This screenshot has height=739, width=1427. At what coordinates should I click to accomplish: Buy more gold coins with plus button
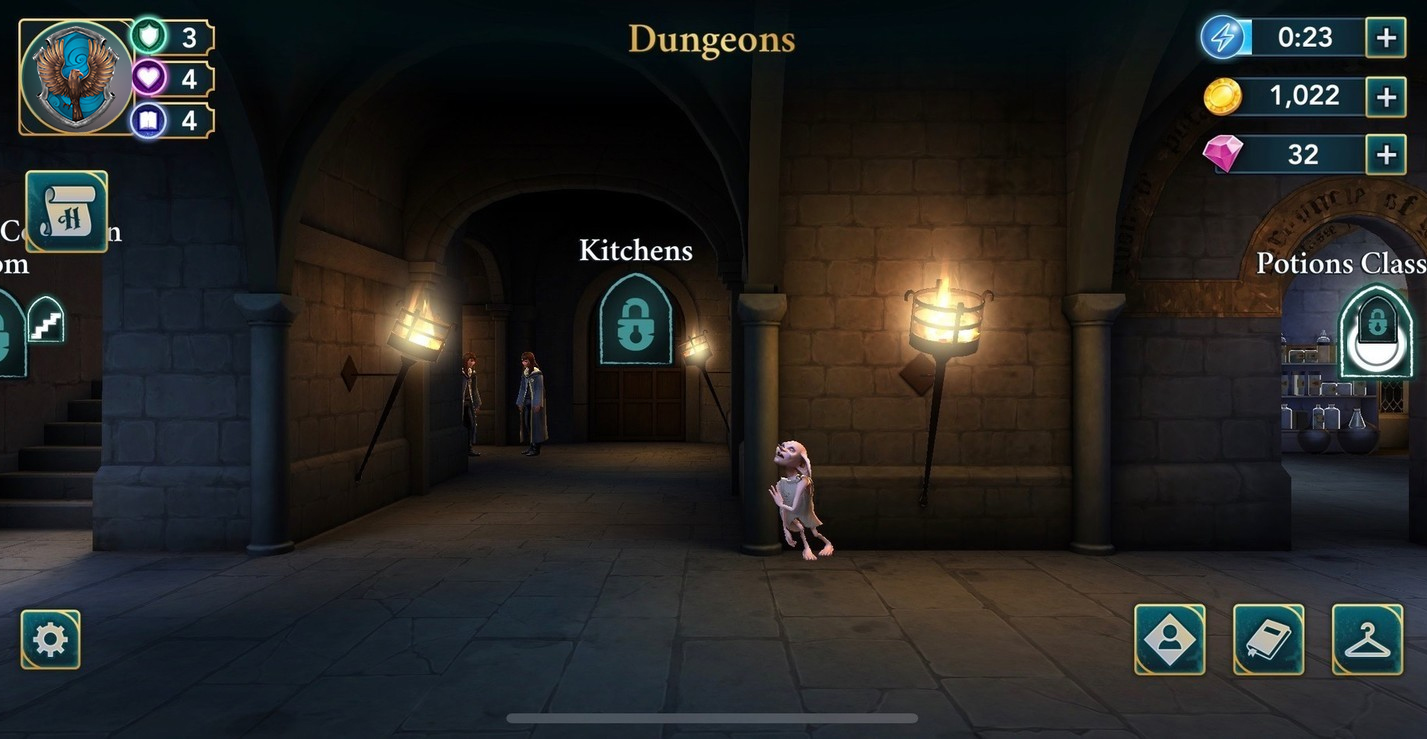1386,97
